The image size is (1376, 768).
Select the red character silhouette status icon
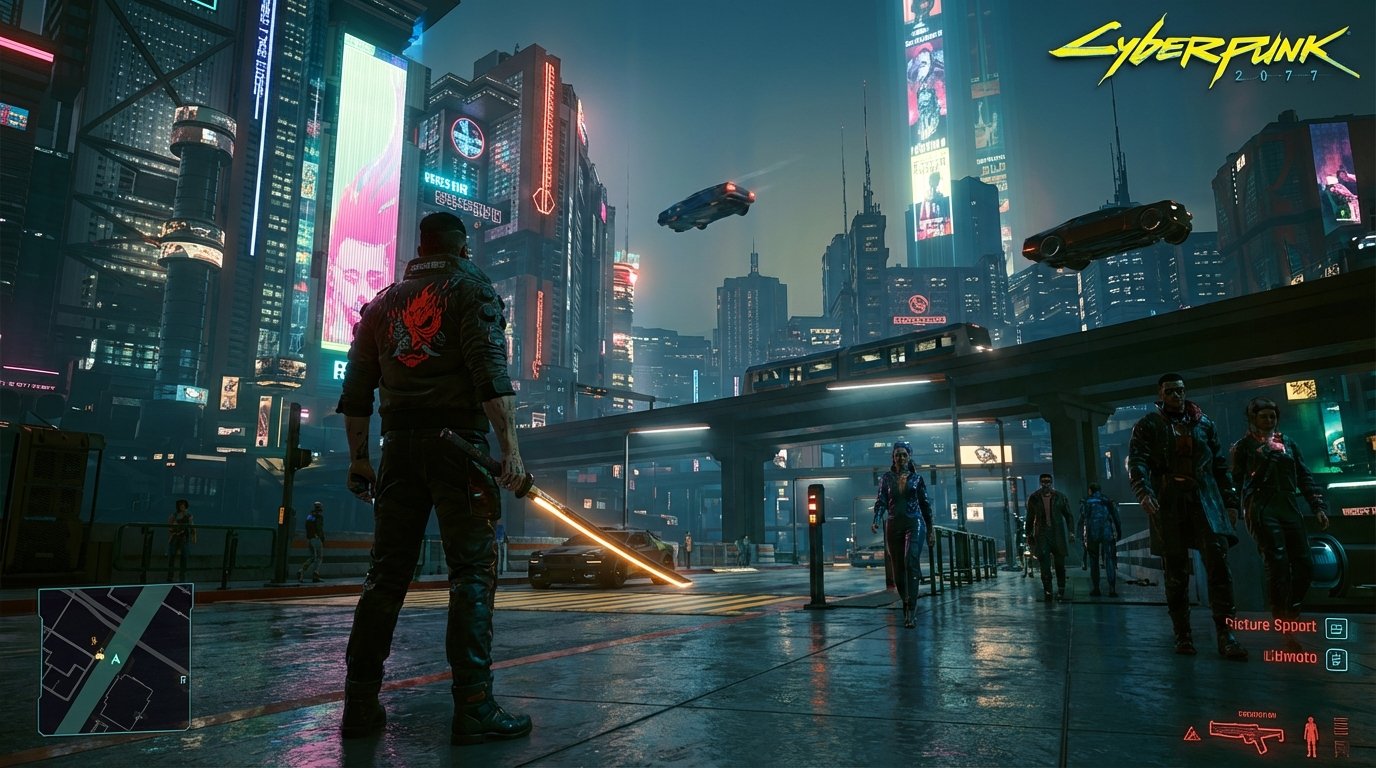pos(1311,735)
